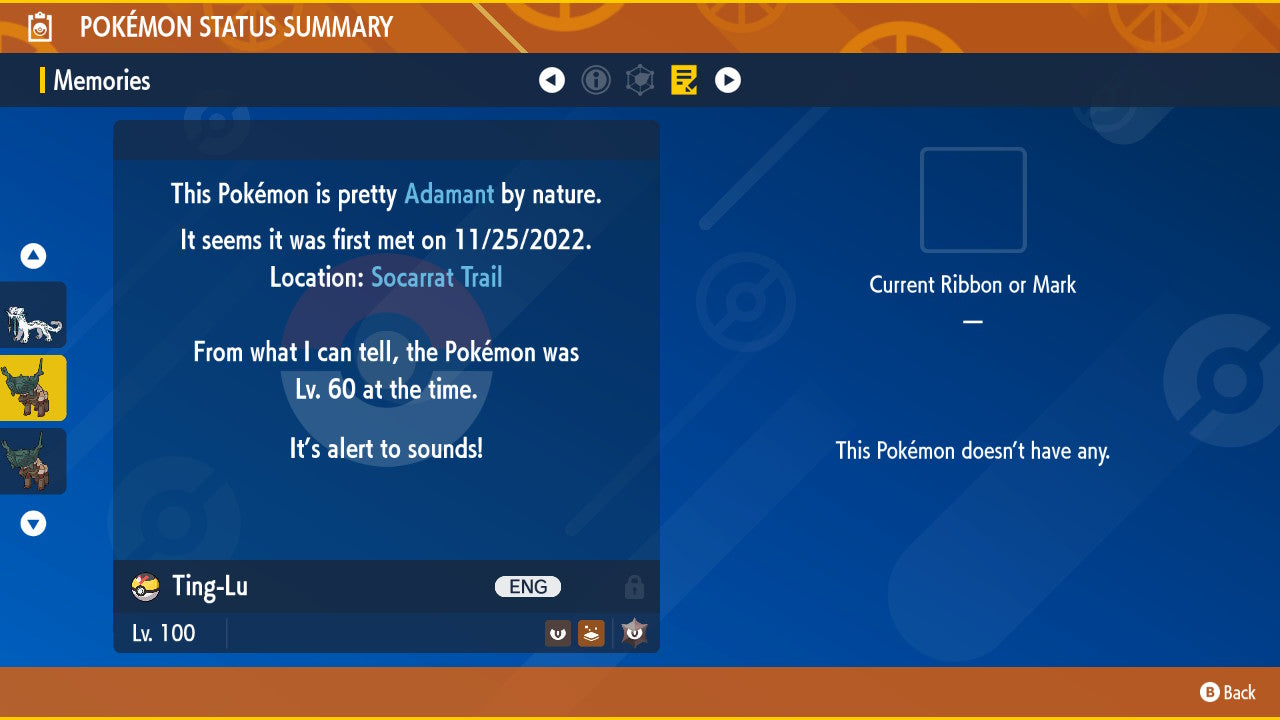The height and width of the screenshot is (720, 1280).
Task: Select the bottom Pokémon thumbnail in sidebar
Action: tap(32, 461)
